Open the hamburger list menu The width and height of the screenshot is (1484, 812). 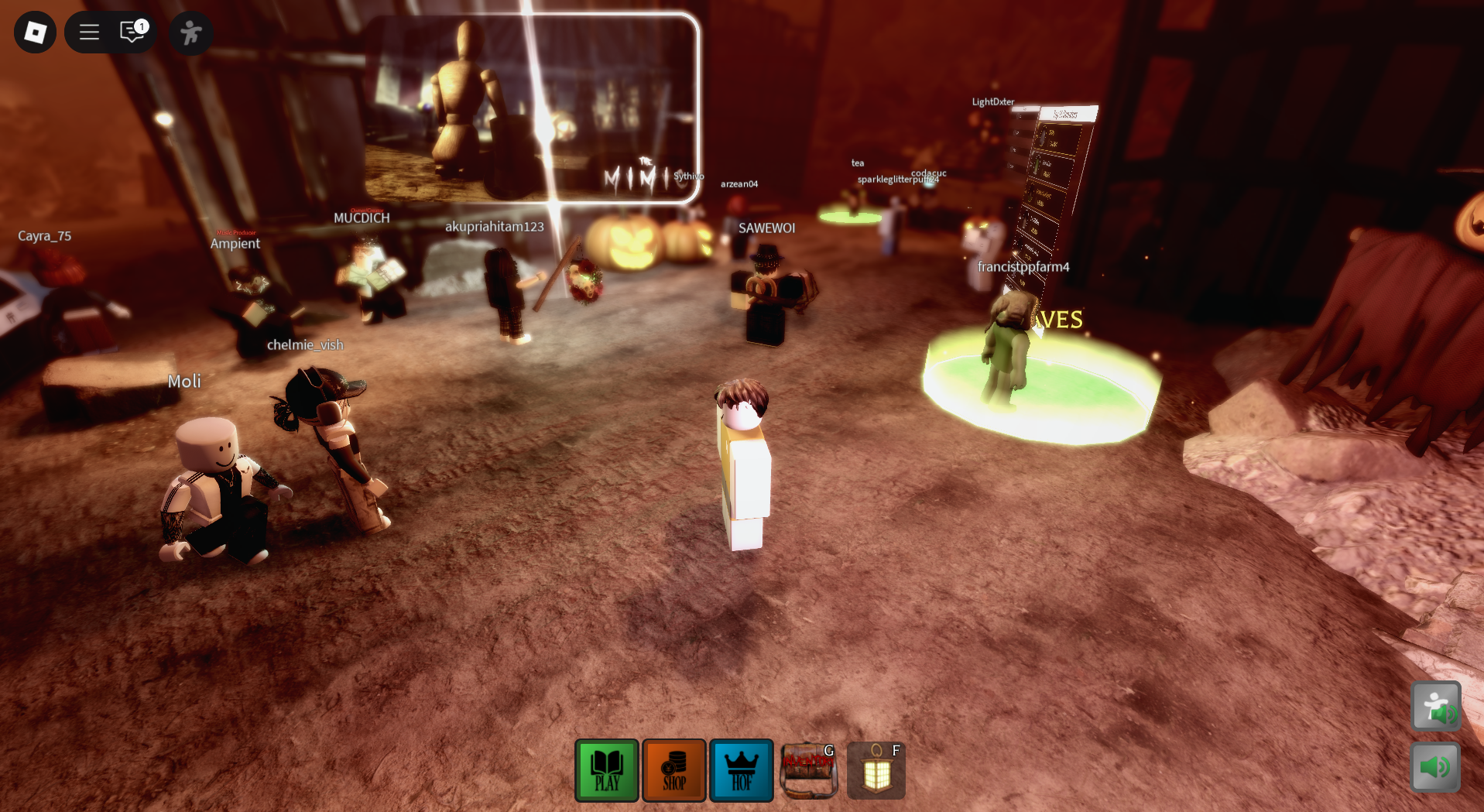(90, 33)
